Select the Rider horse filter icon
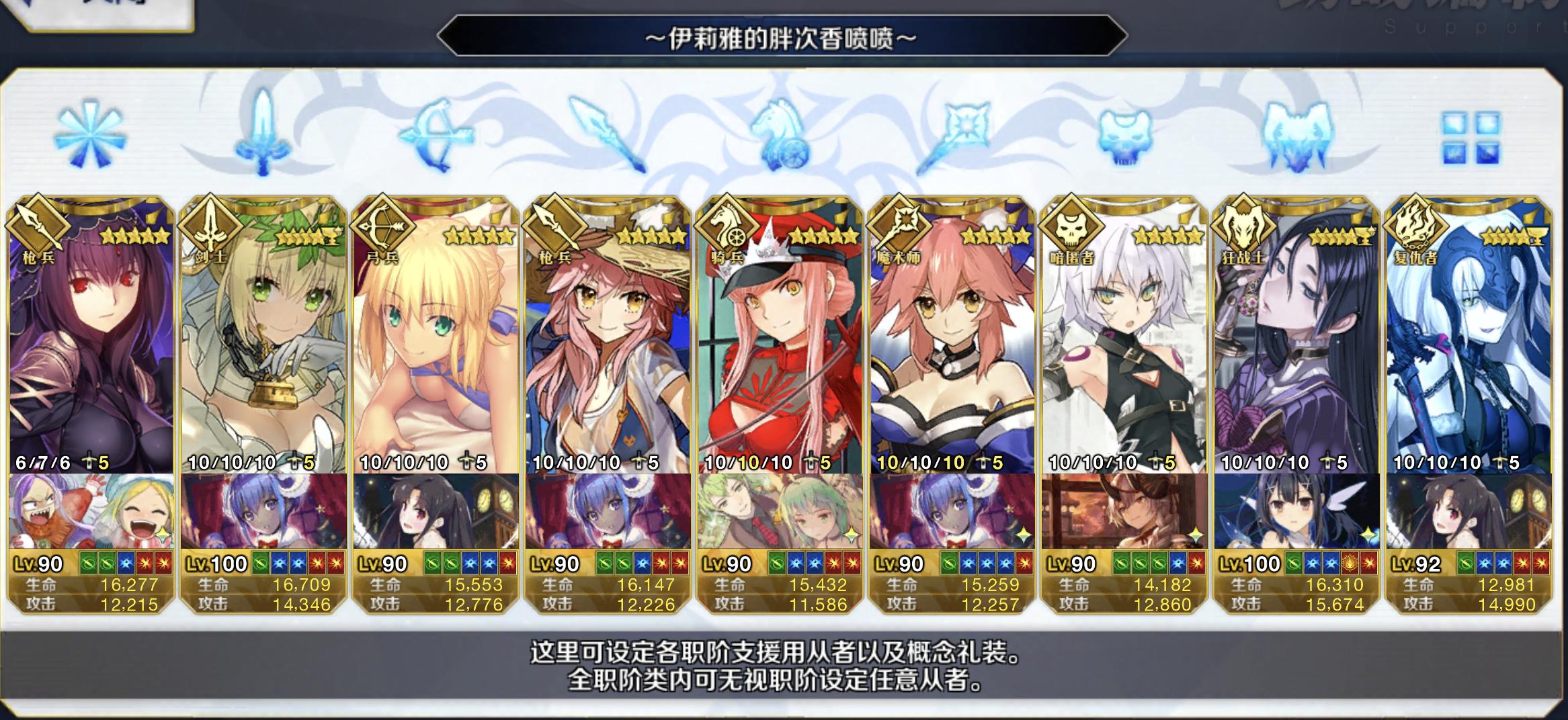This screenshot has width=1568, height=720. [780, 134]
